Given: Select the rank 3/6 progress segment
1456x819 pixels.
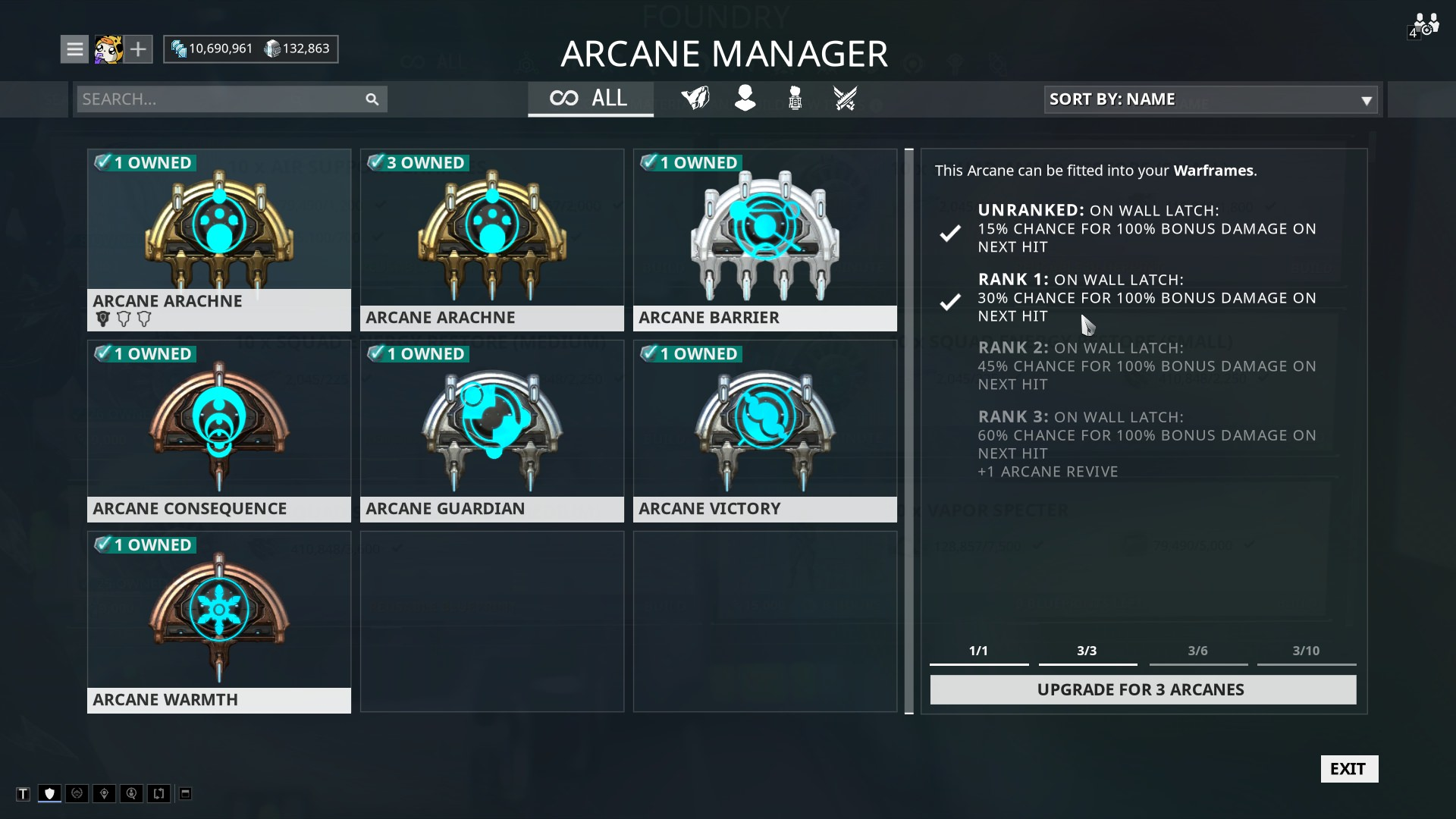Looking at the screenshot, I should (x=1197, y=653).
